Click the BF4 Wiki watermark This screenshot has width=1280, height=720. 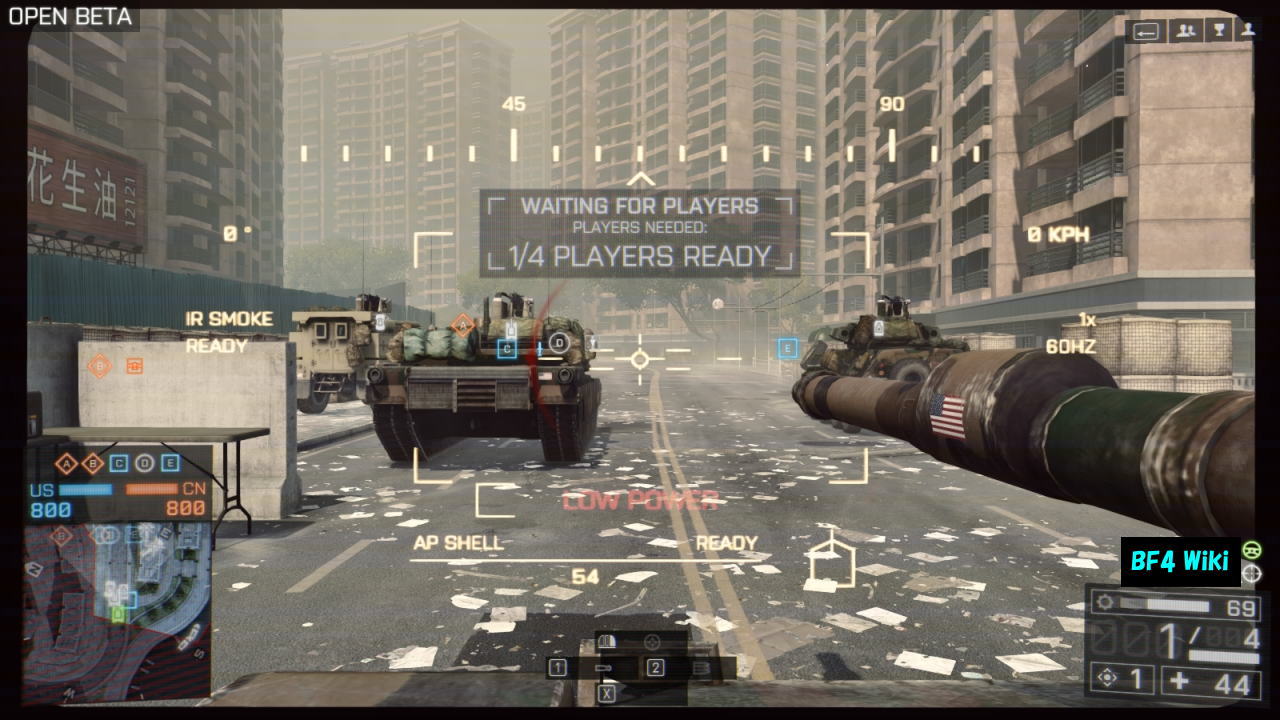tap(1180, 561)
